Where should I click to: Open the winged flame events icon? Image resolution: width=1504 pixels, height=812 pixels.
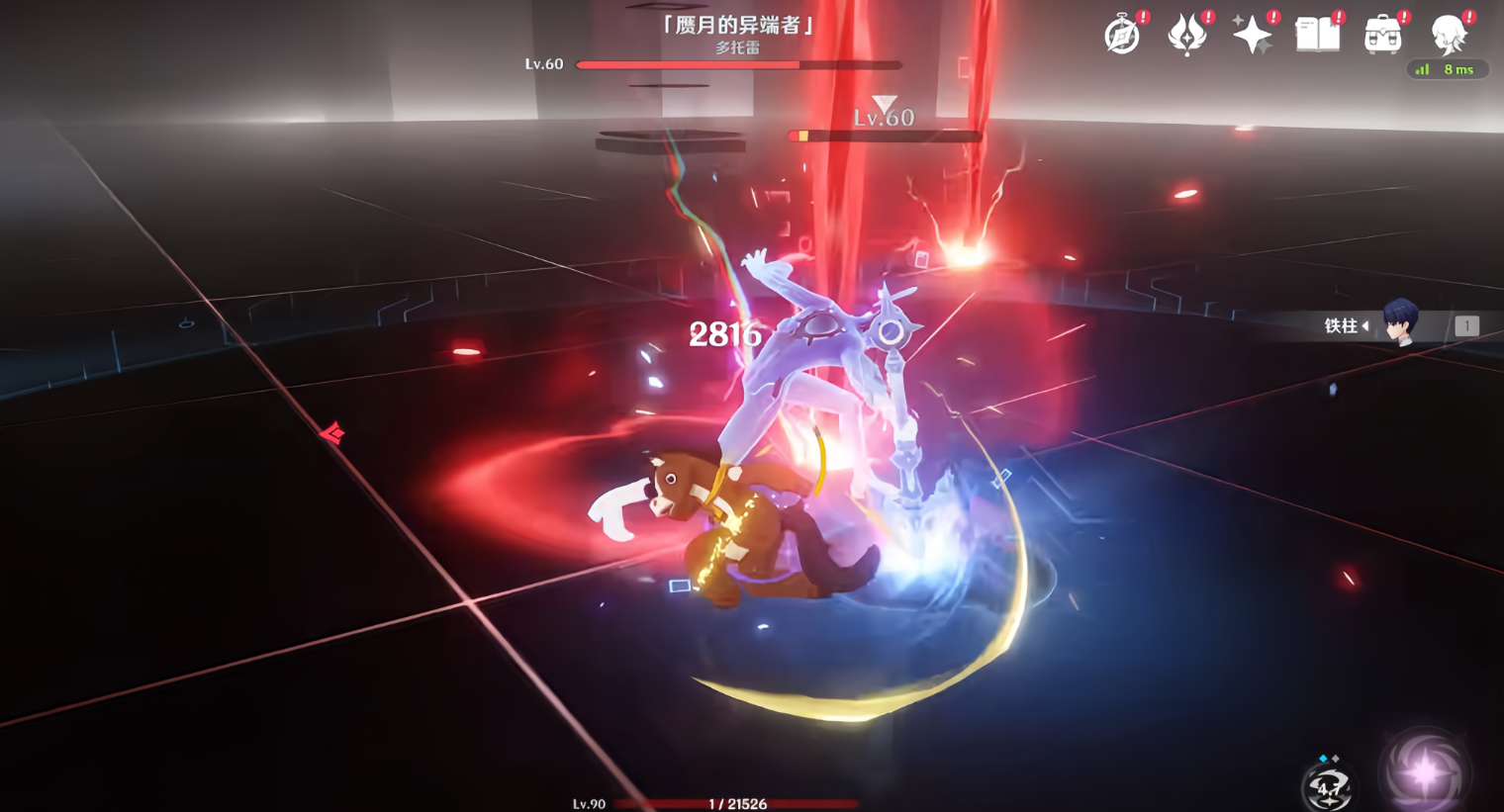(x=1187, y=36)
